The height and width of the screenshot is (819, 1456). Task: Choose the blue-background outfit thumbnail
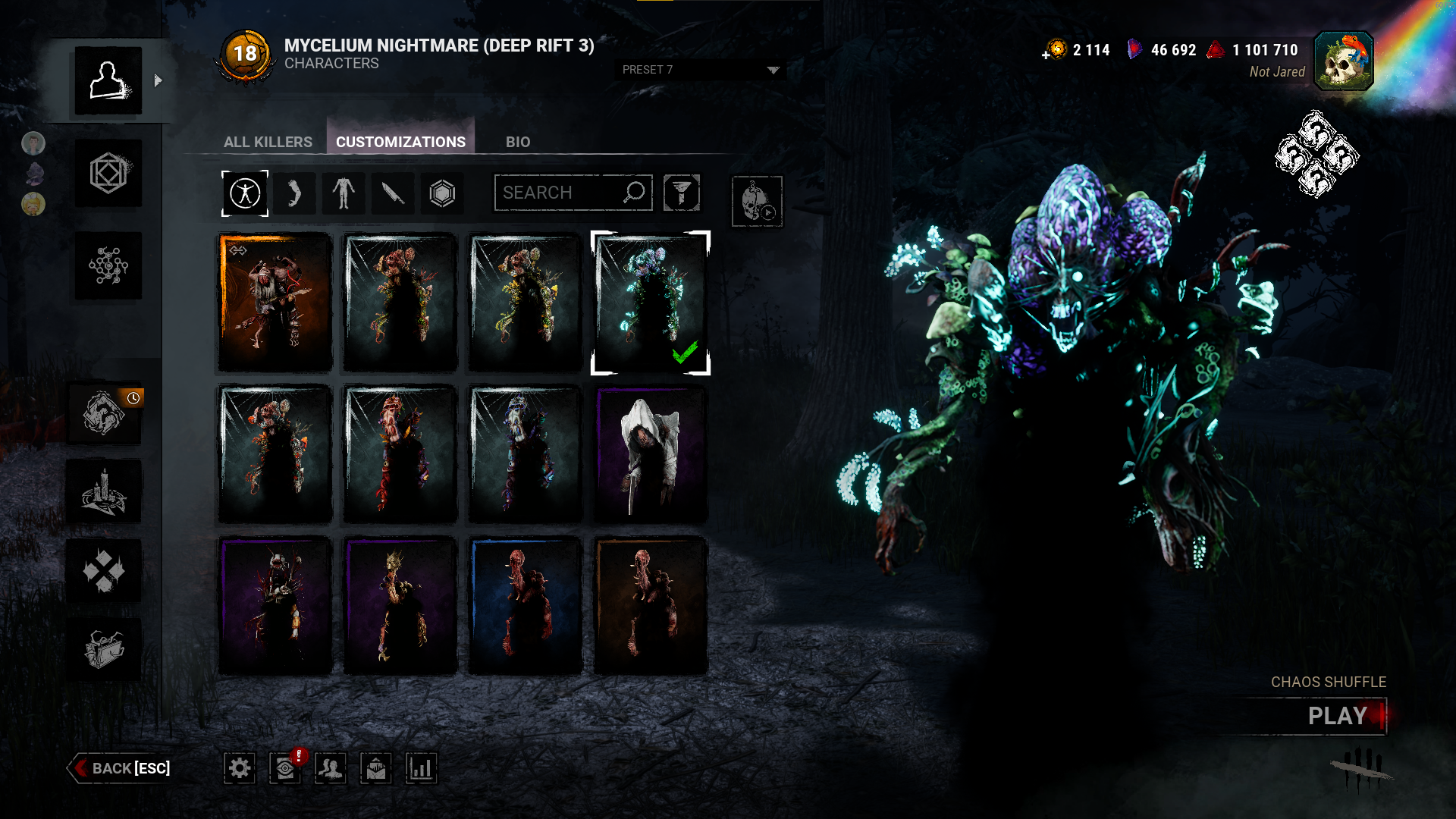click(x=526, y=606)
